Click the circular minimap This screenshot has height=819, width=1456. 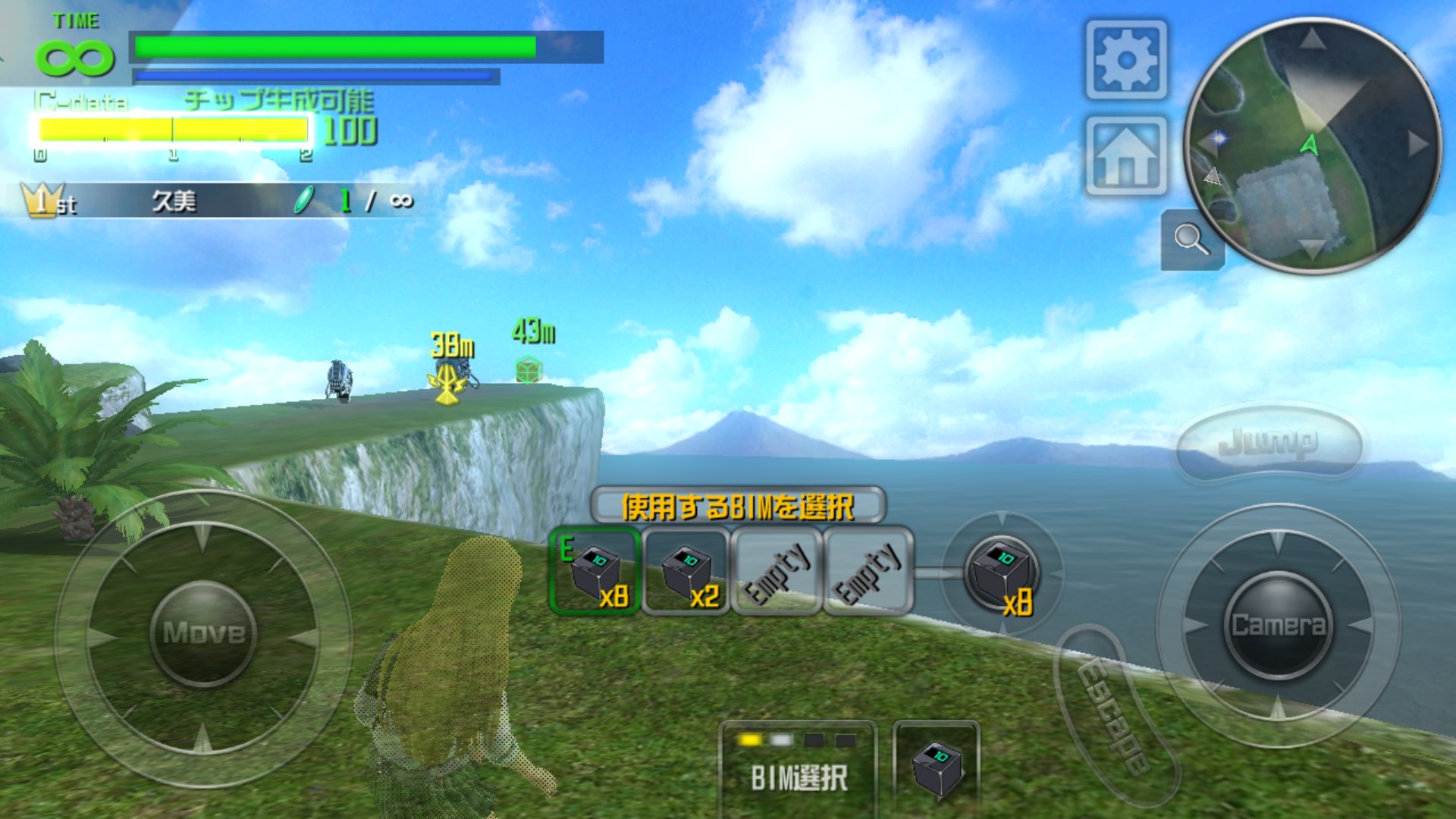[1312, 144]
